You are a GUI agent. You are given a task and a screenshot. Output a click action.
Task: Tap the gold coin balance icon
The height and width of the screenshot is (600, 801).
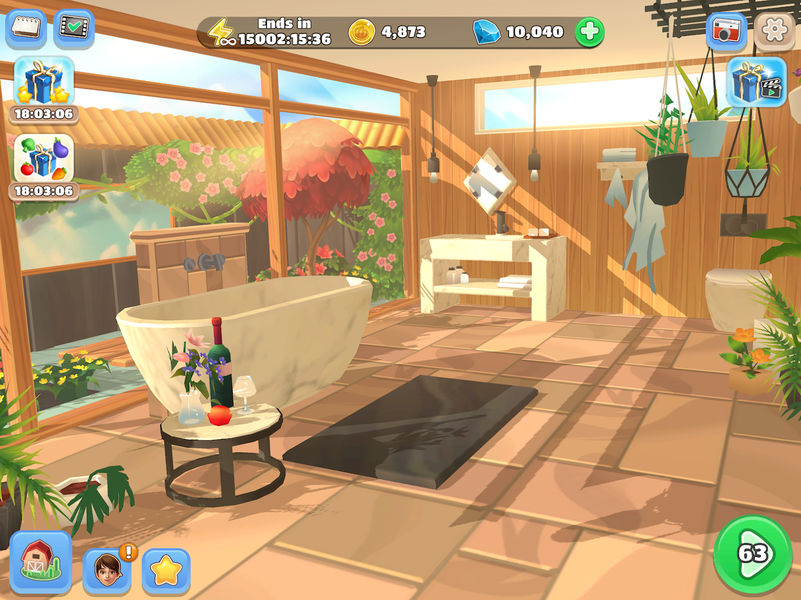pyautogui.click(x=362, y=32)
